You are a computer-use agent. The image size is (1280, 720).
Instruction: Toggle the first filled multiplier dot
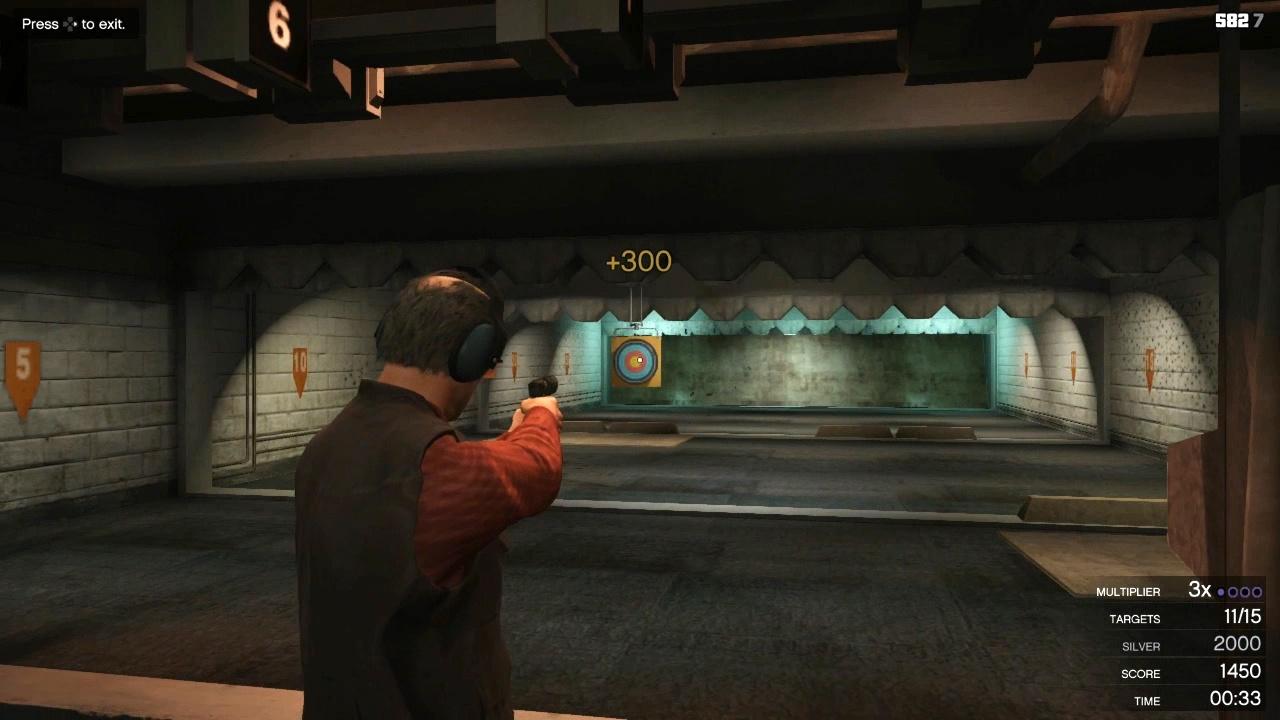click(x=1221, y=591)
